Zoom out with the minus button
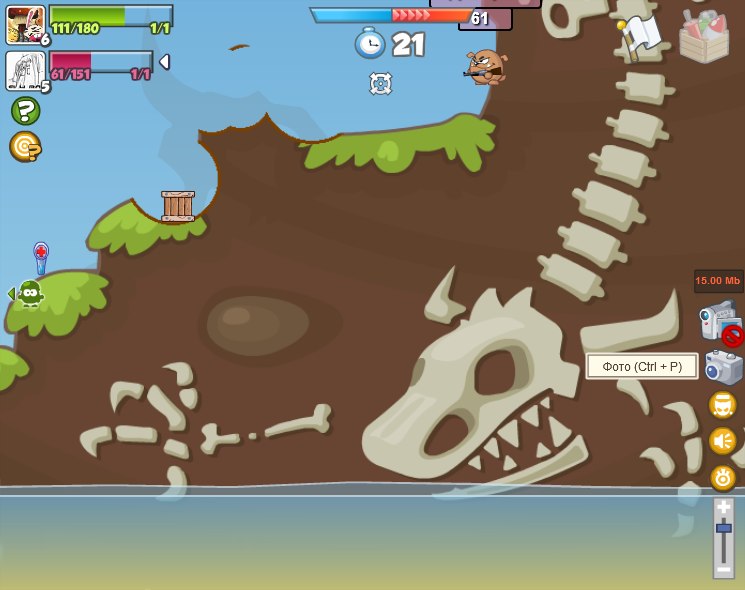The image size is (745, 590). 723,568
